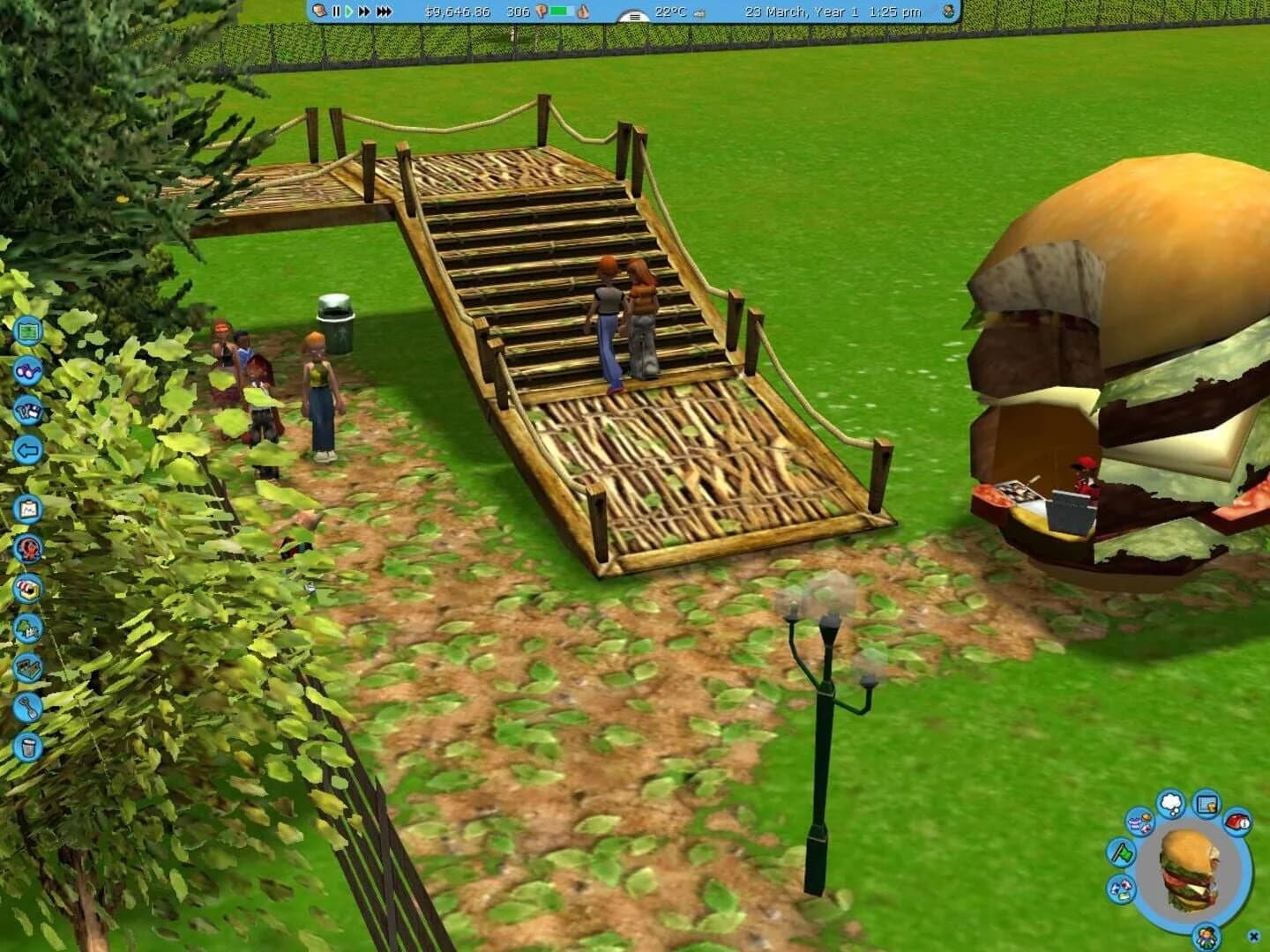
Task: Click the blue back arrow icon
Action: click(28, 450)
